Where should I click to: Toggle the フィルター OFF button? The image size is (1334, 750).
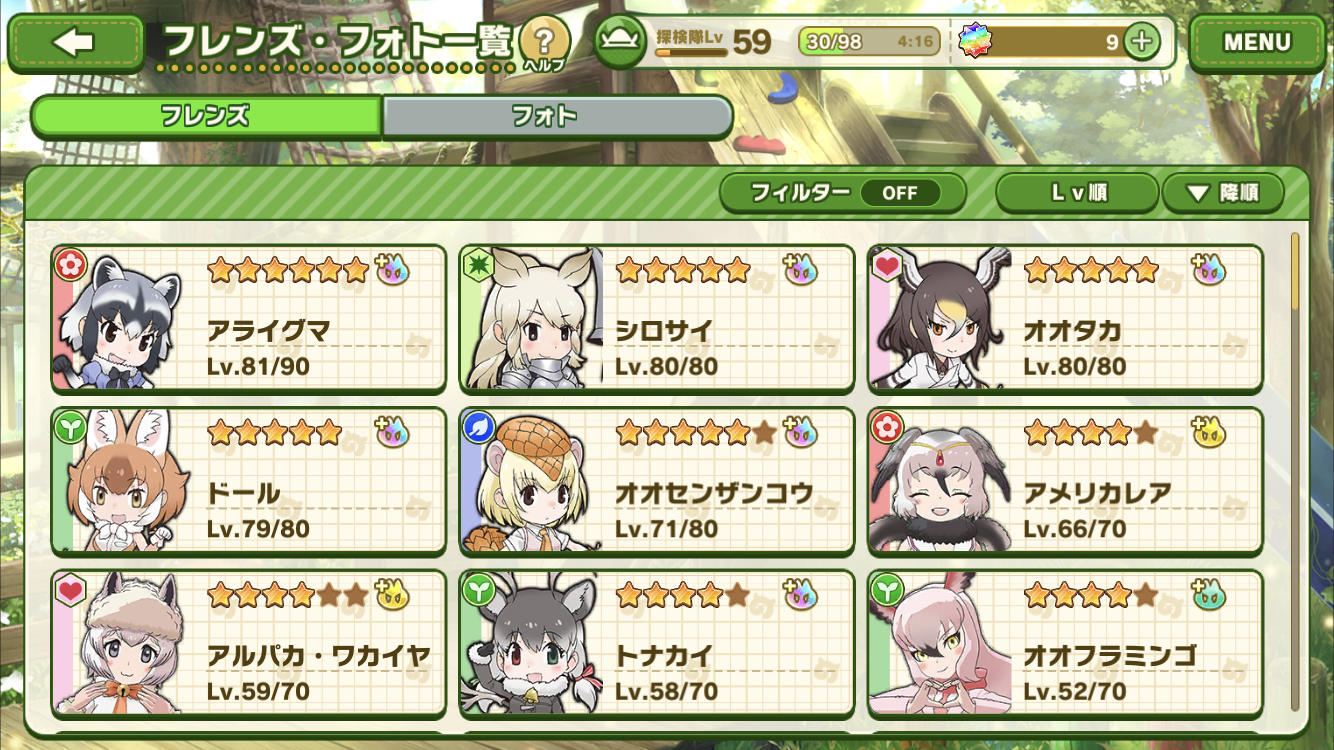coord(842,193)
